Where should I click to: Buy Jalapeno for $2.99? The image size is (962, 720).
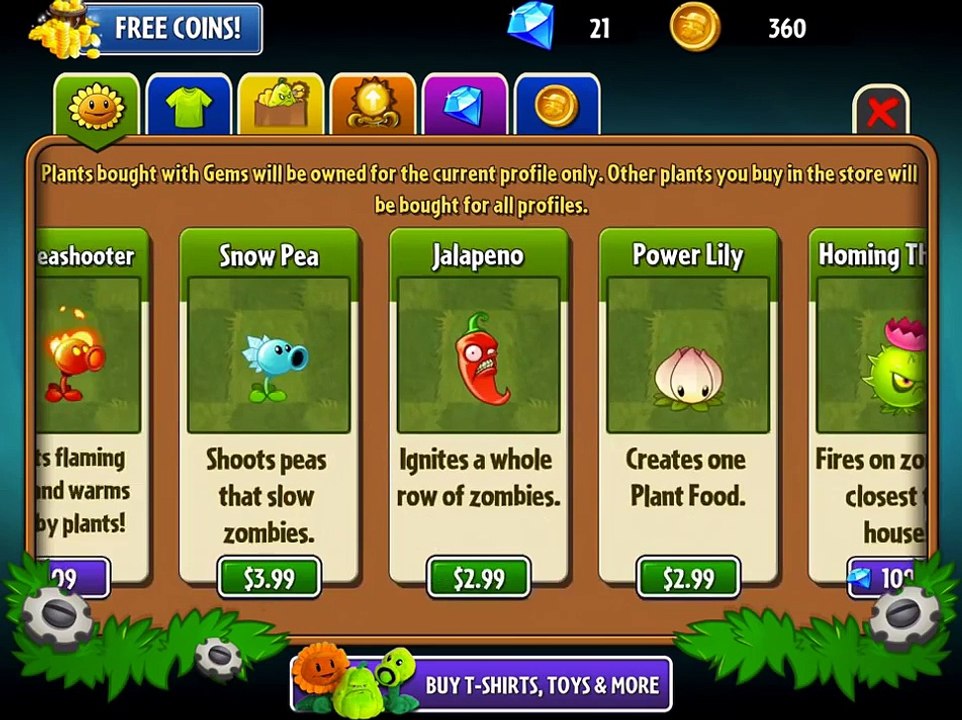pyautogui.click(x=479, y=578)
